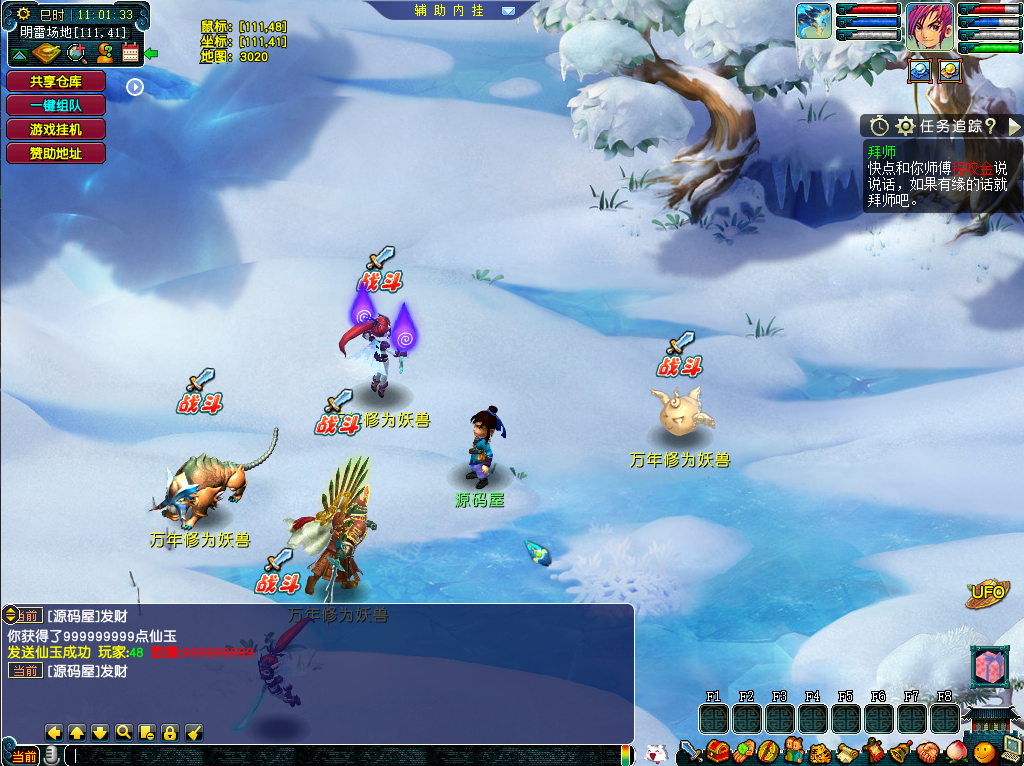Image resolution: width=1024 pixels, height=766 pixels.
Task: Open the 共享仓库 shared warehouse
Action: pos(55,82)
